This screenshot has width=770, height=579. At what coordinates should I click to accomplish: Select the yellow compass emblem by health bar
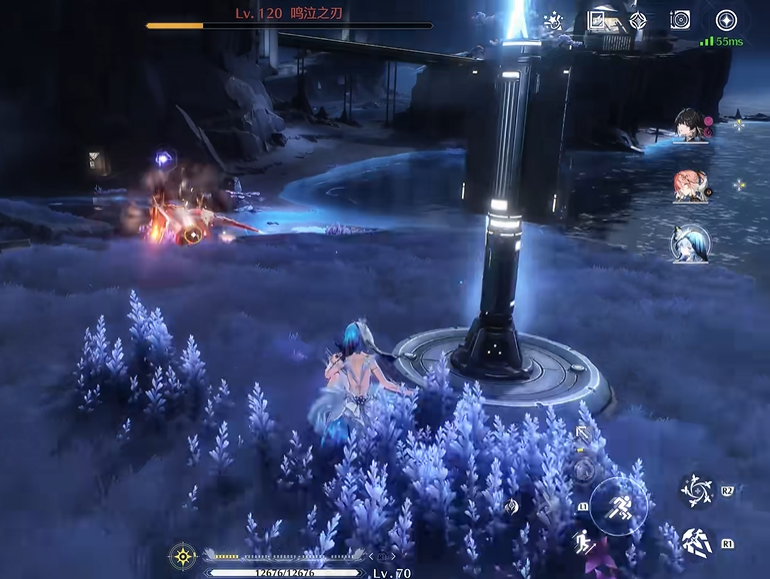point(183,556)
